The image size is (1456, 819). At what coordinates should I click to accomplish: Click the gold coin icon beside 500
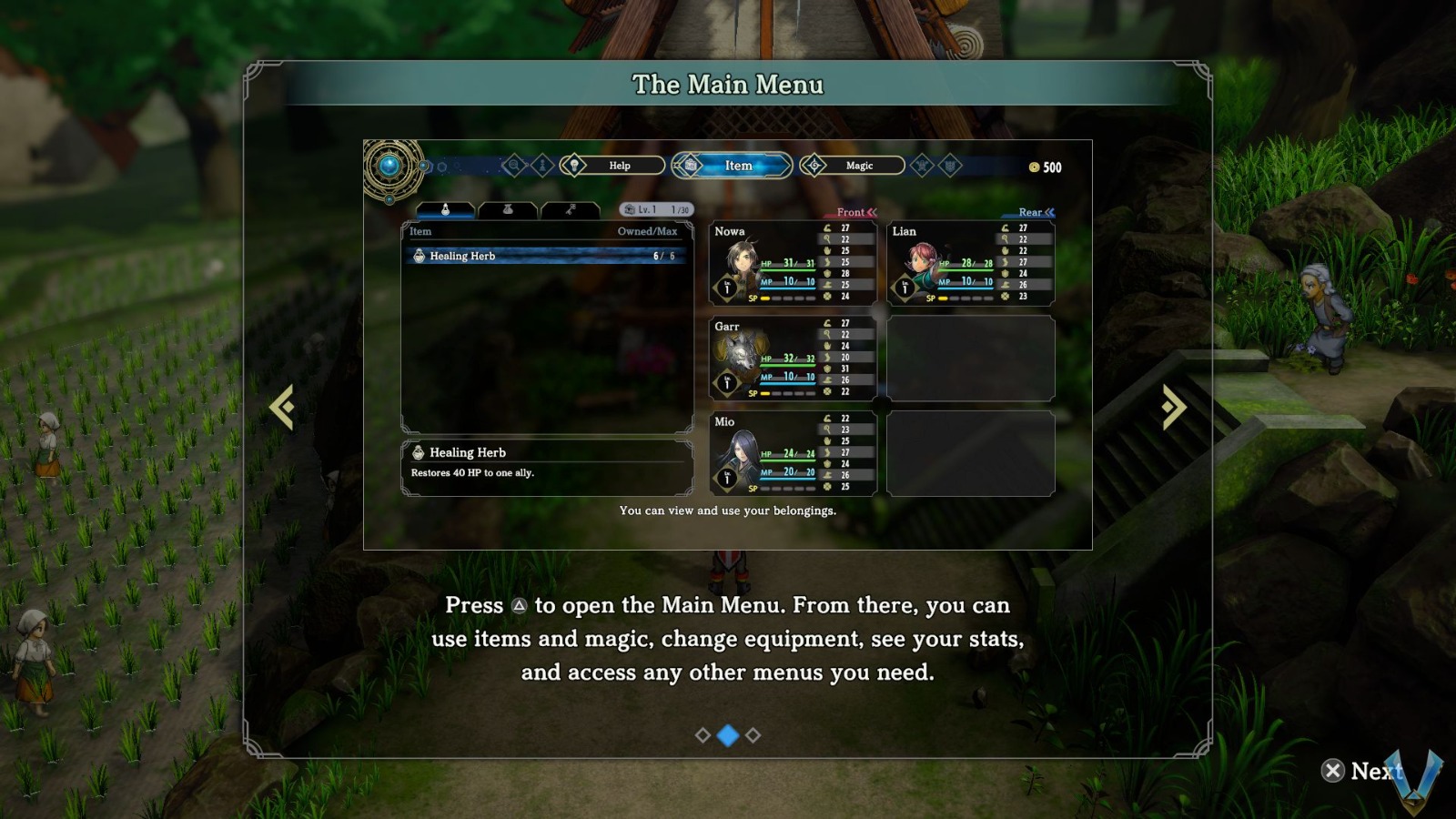coord(1035,167)
